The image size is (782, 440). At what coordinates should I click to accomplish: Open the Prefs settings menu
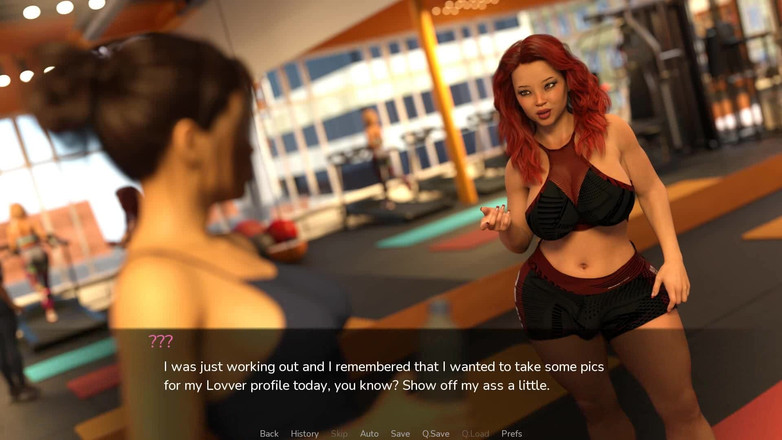click(511, 434)
